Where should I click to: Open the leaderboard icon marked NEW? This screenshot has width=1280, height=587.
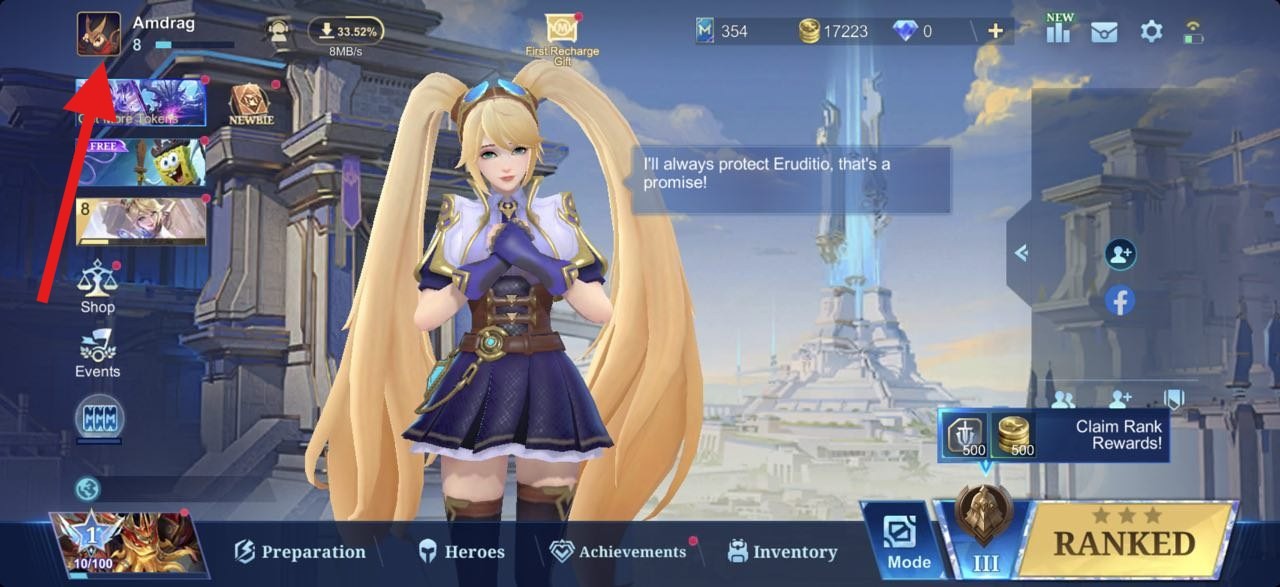pyautogui.click(x=1057, y=29)
